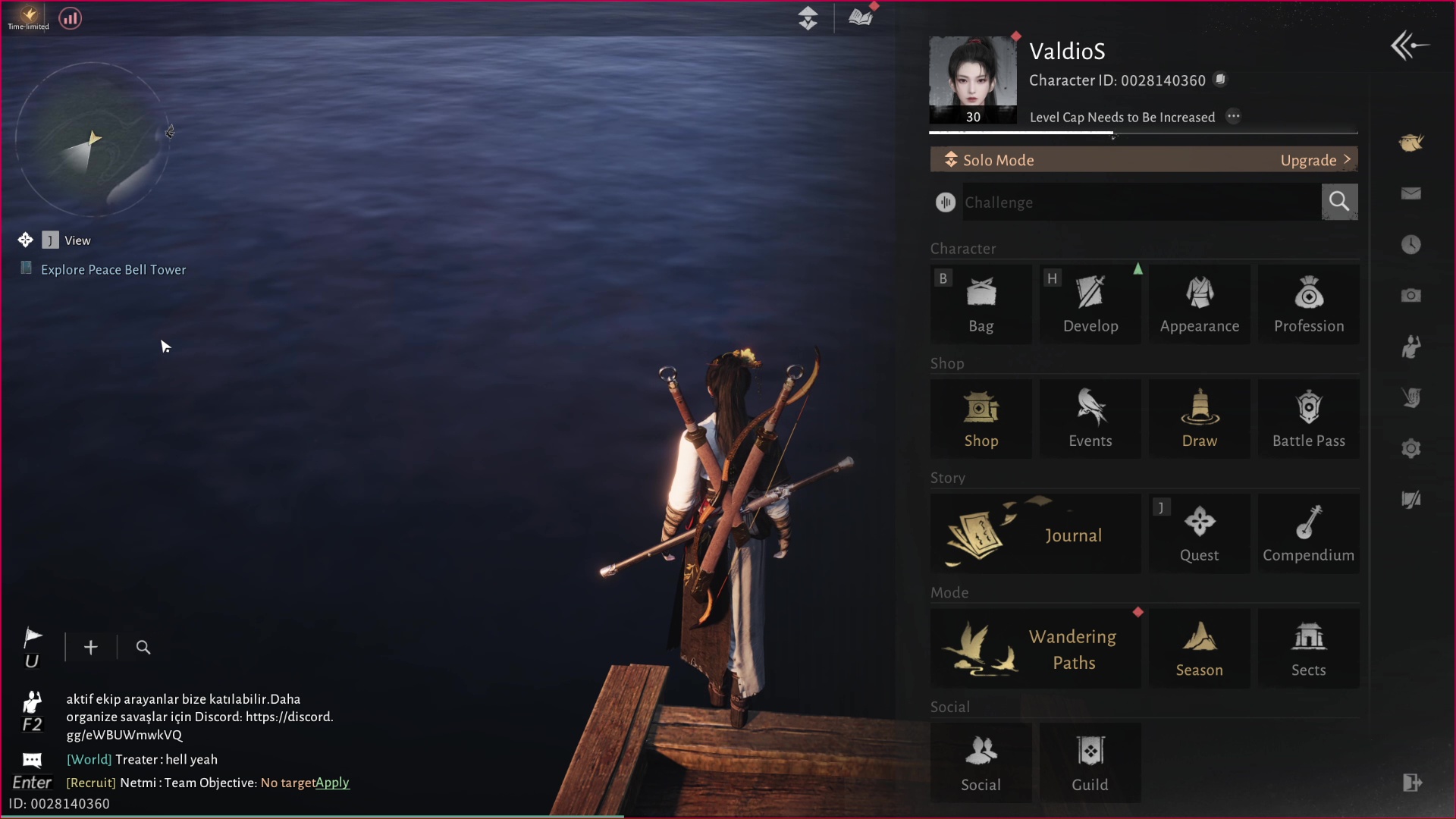Open the Bag inventory
This screenshot has width=1456, height=819.
[x=981, y=304]
